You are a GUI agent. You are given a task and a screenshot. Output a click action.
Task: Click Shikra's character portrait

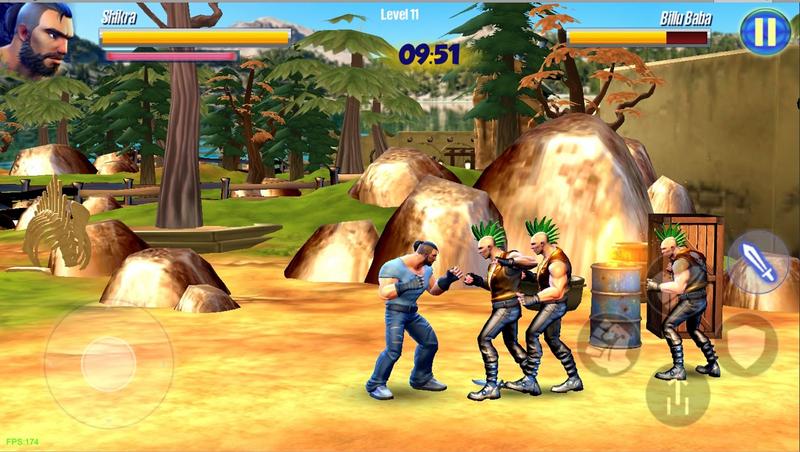40,36
